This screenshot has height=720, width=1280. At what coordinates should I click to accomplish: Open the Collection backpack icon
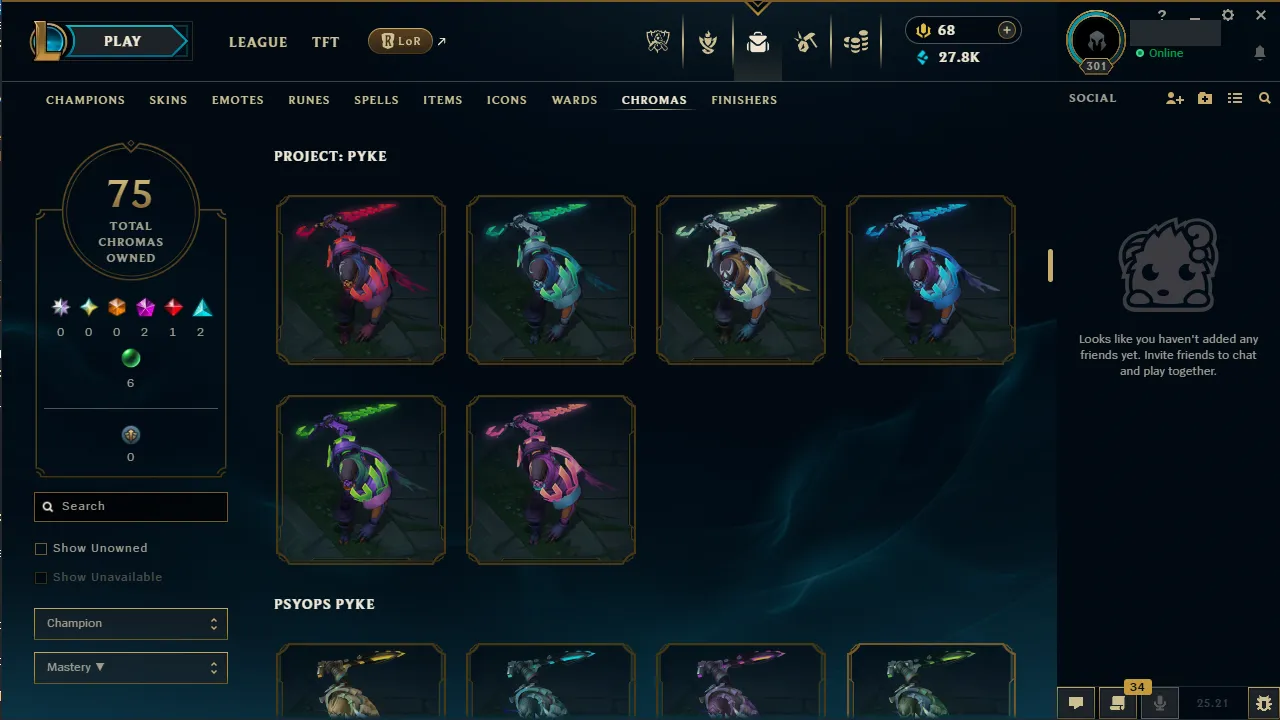(757, 42)
